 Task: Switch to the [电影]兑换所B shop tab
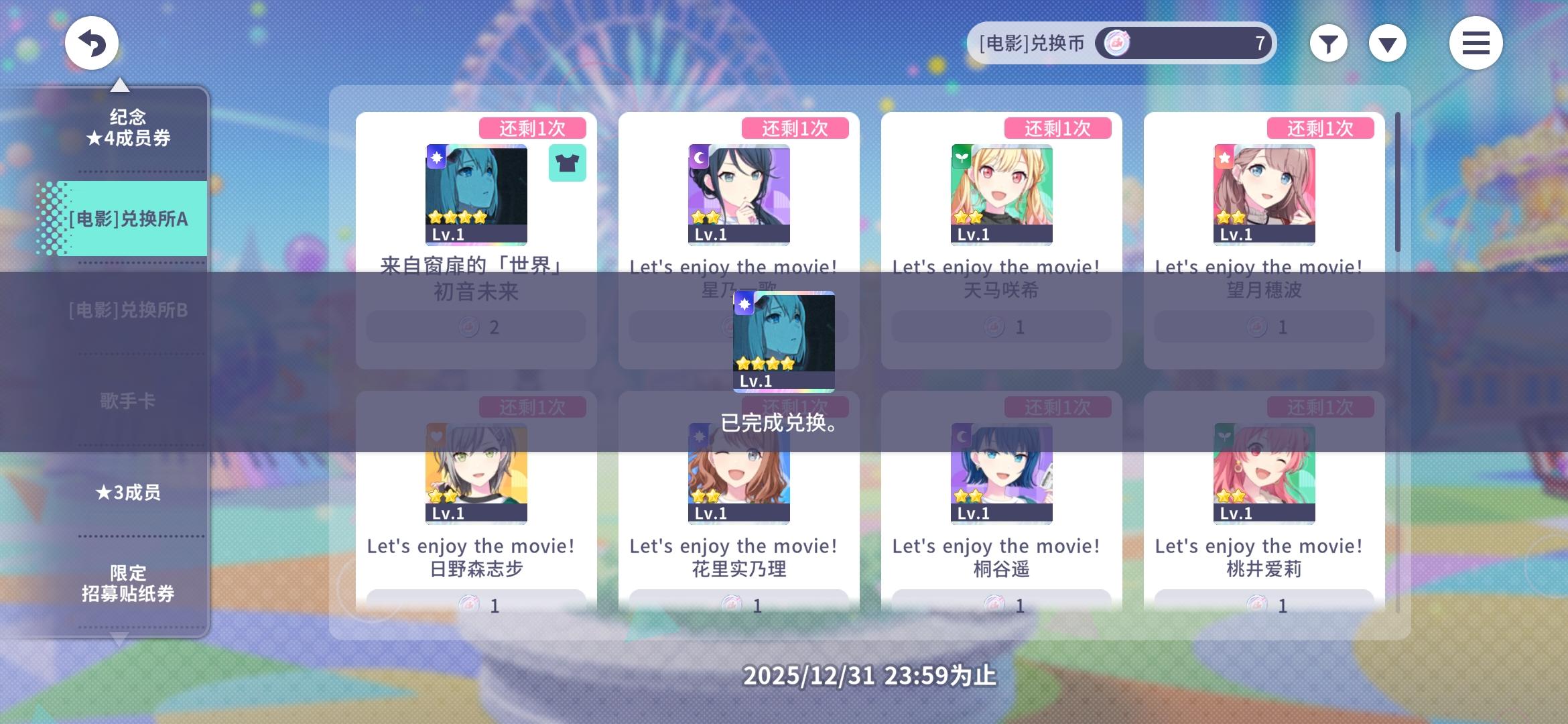[x=127, y=310]
